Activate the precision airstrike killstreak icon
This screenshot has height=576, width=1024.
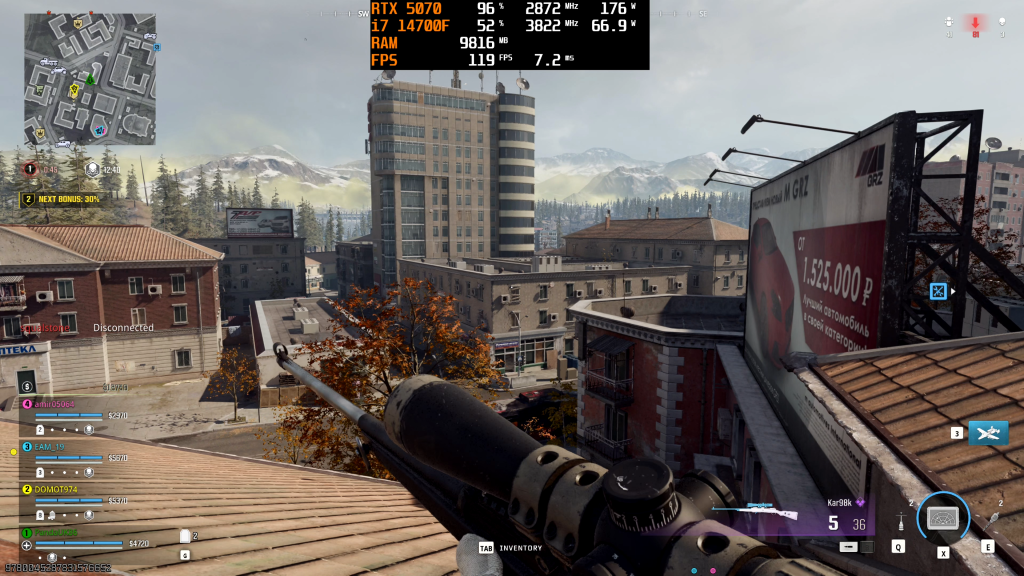click(988, 433)
